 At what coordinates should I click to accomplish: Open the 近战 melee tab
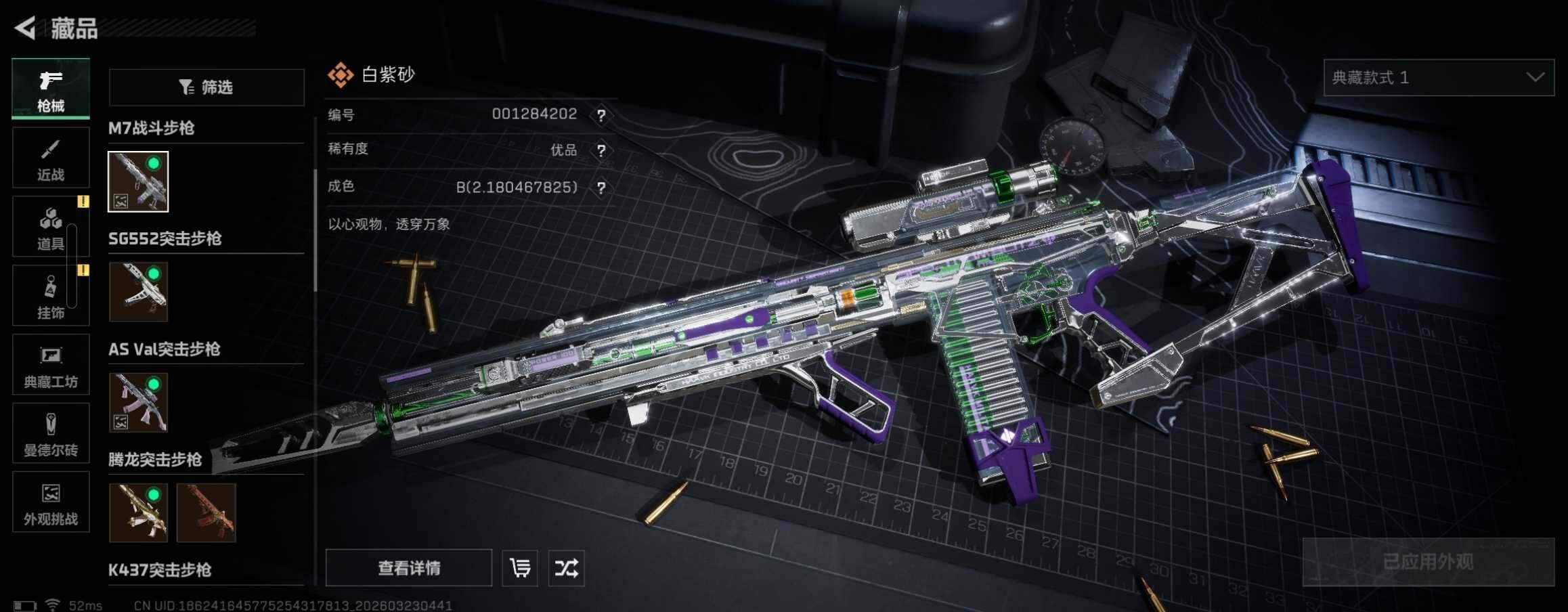(51, 158)
